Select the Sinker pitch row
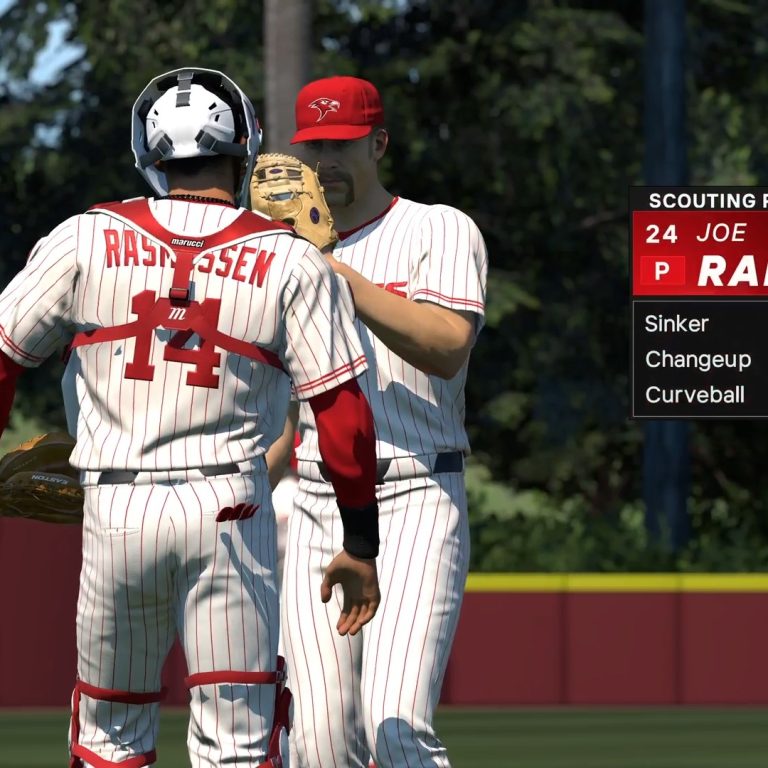 click(x=700, y=324)
